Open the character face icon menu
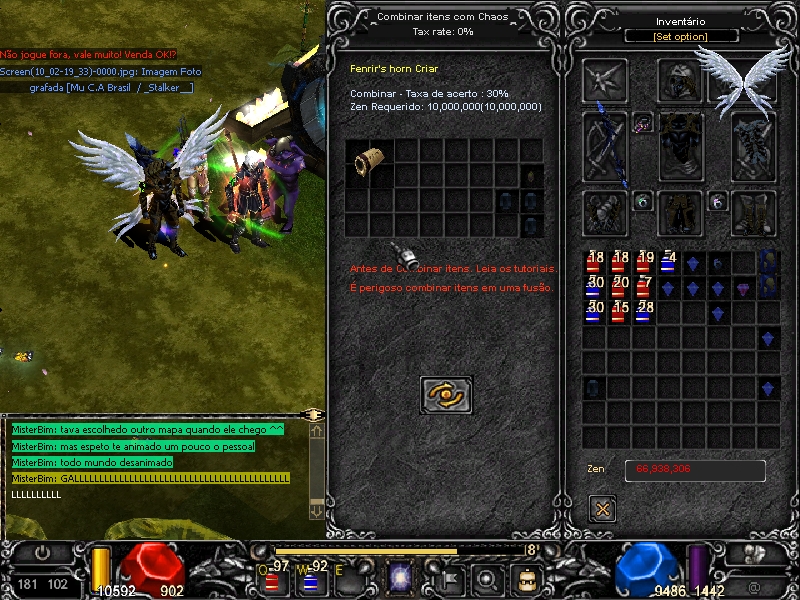Screen dimensions: 800x600 coord(526,578)
